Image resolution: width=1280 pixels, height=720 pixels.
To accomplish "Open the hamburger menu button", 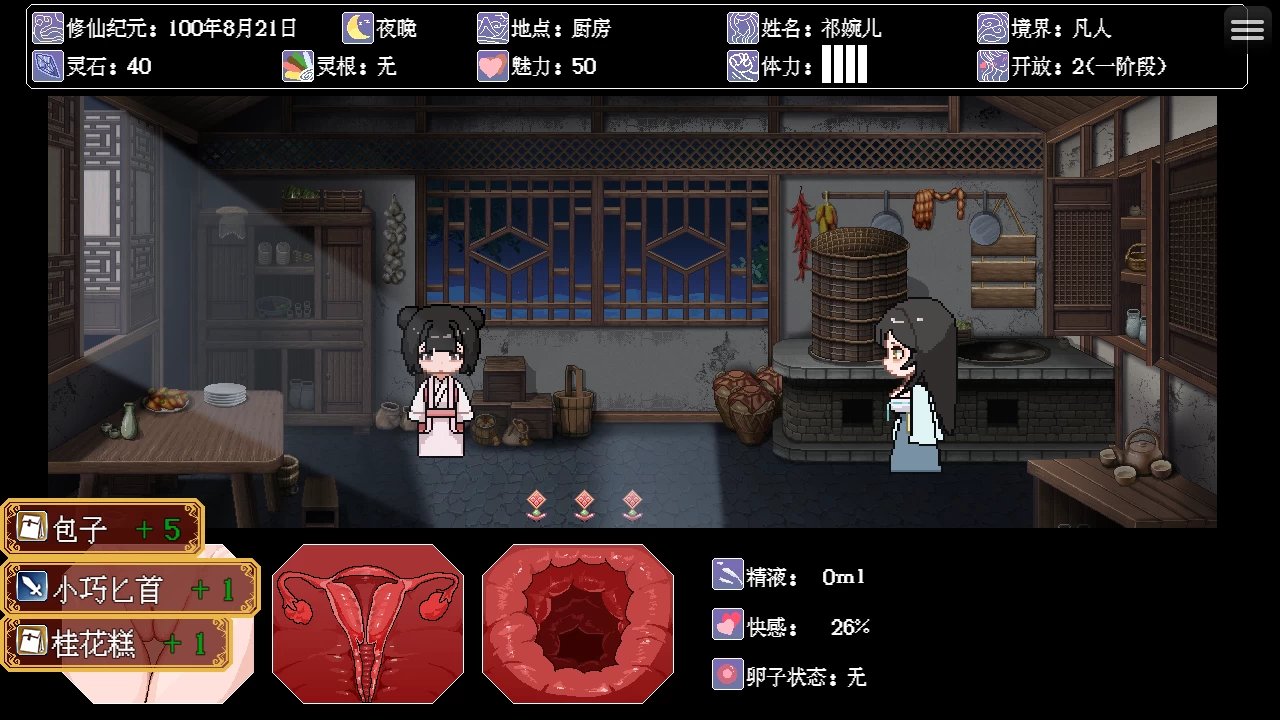I will (x=1247, y=29).
